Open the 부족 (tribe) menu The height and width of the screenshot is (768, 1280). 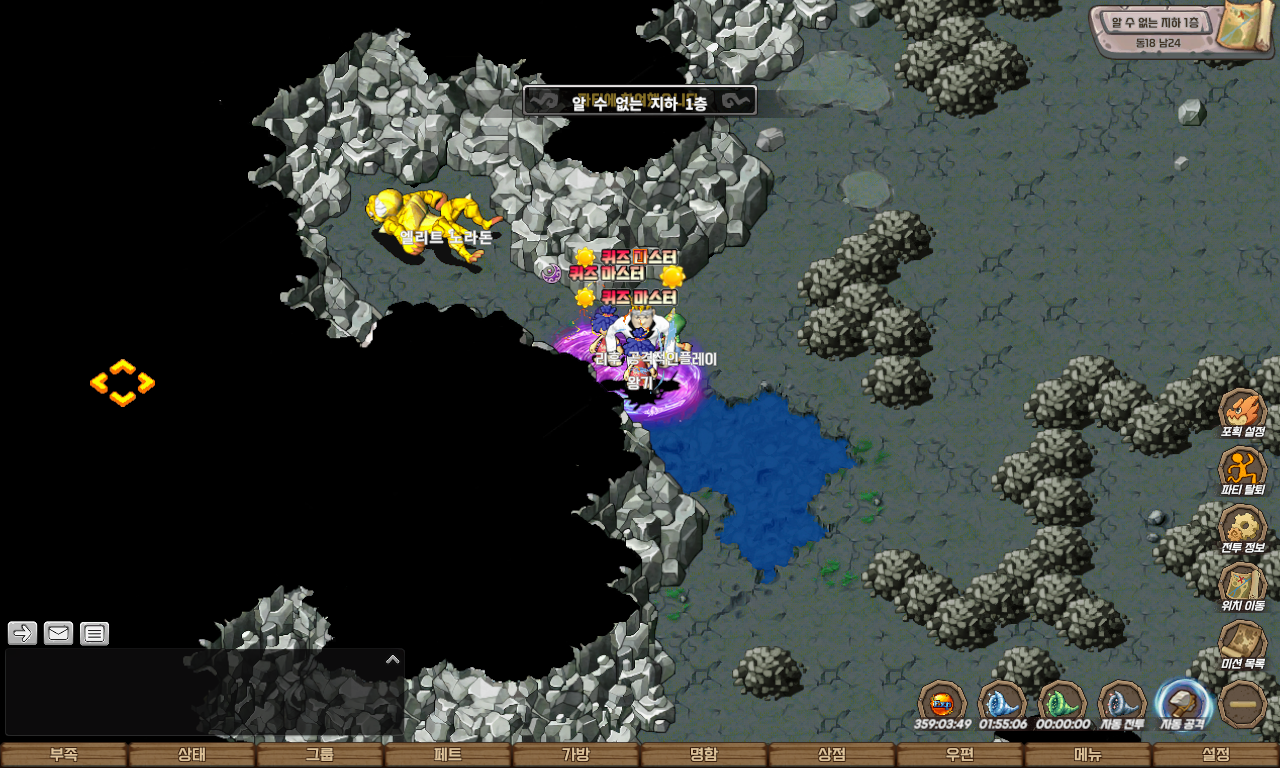pyautogui.click(x=64, y=755)
